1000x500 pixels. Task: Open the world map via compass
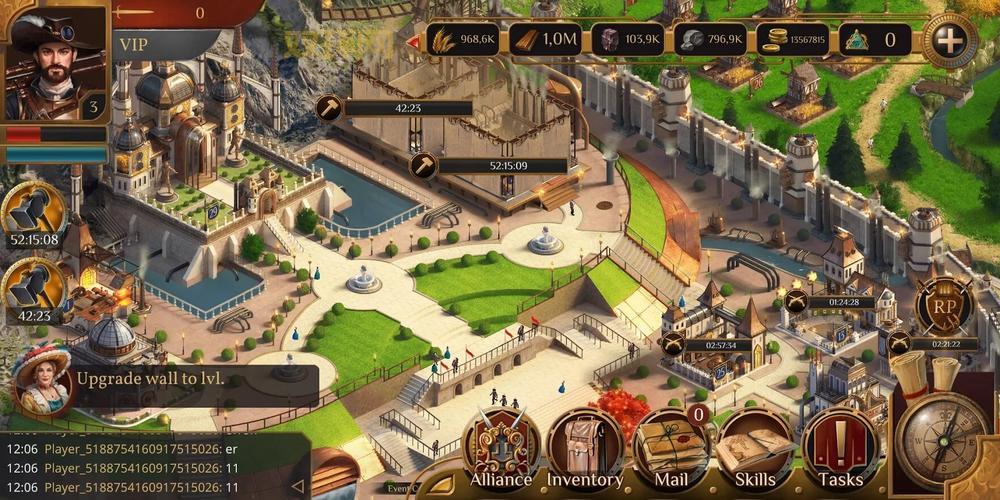(941, 438)
